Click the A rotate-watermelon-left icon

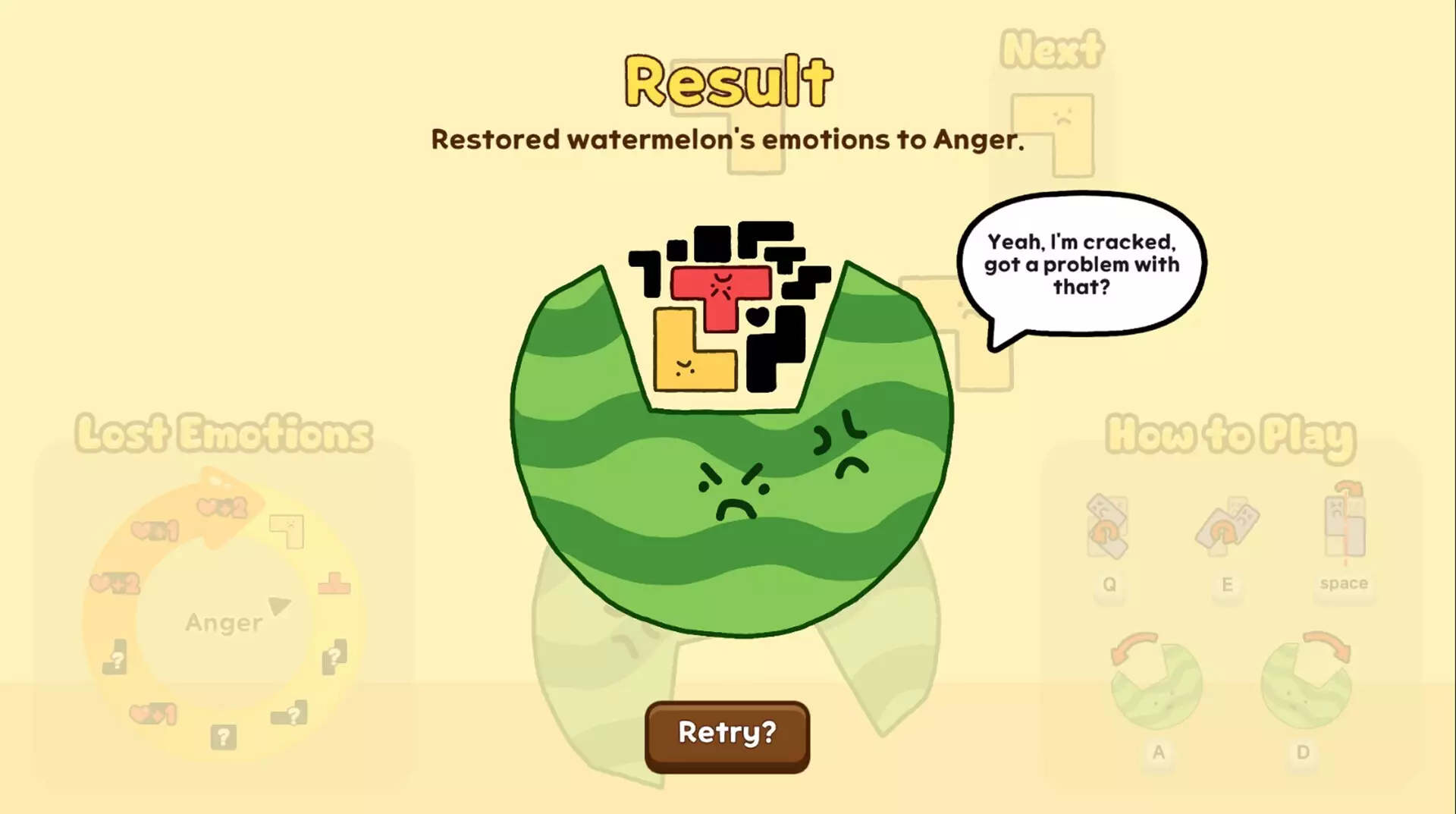coord(1158,683)
